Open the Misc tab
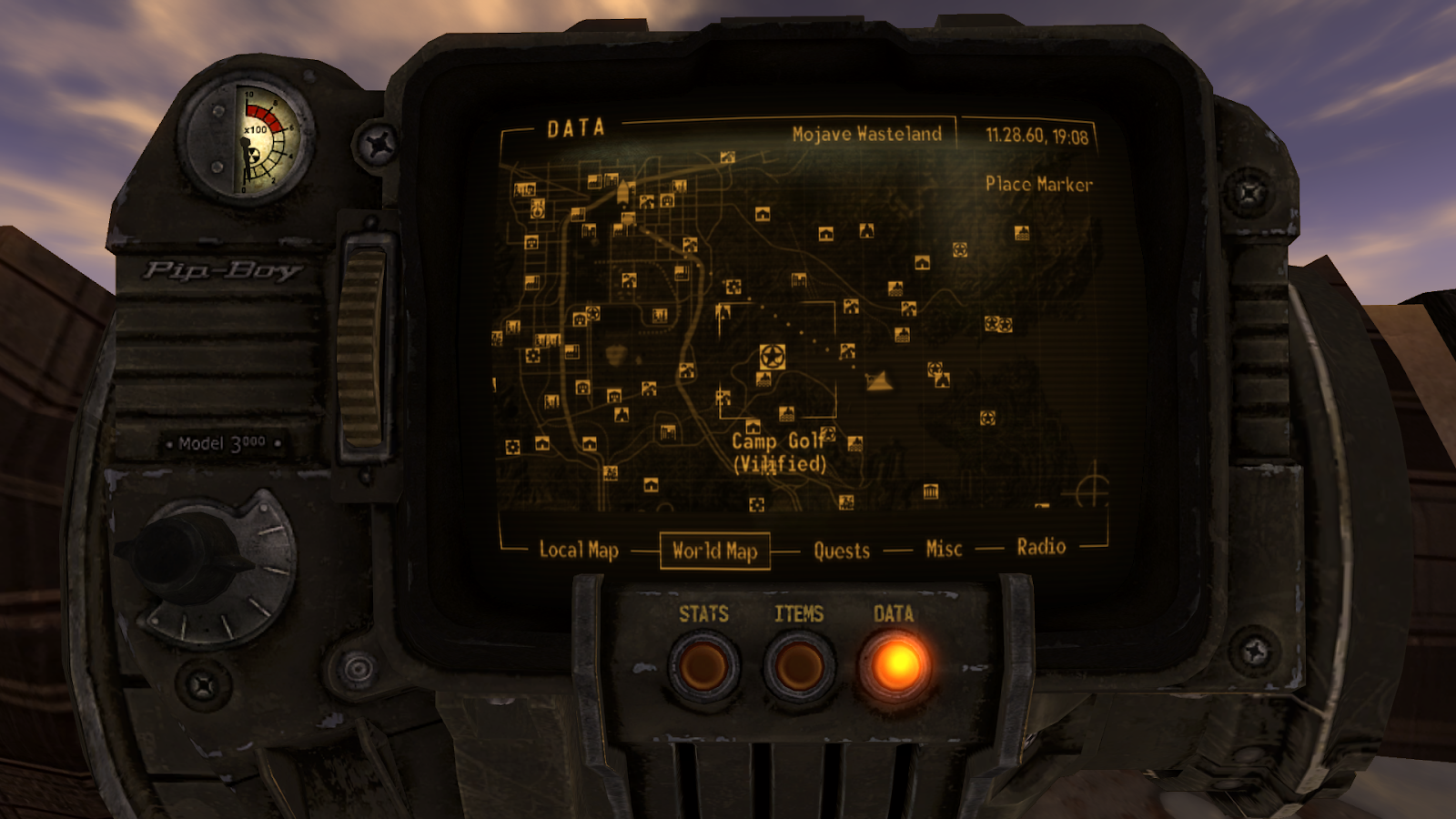The image size is (1456, 819). 942,548
